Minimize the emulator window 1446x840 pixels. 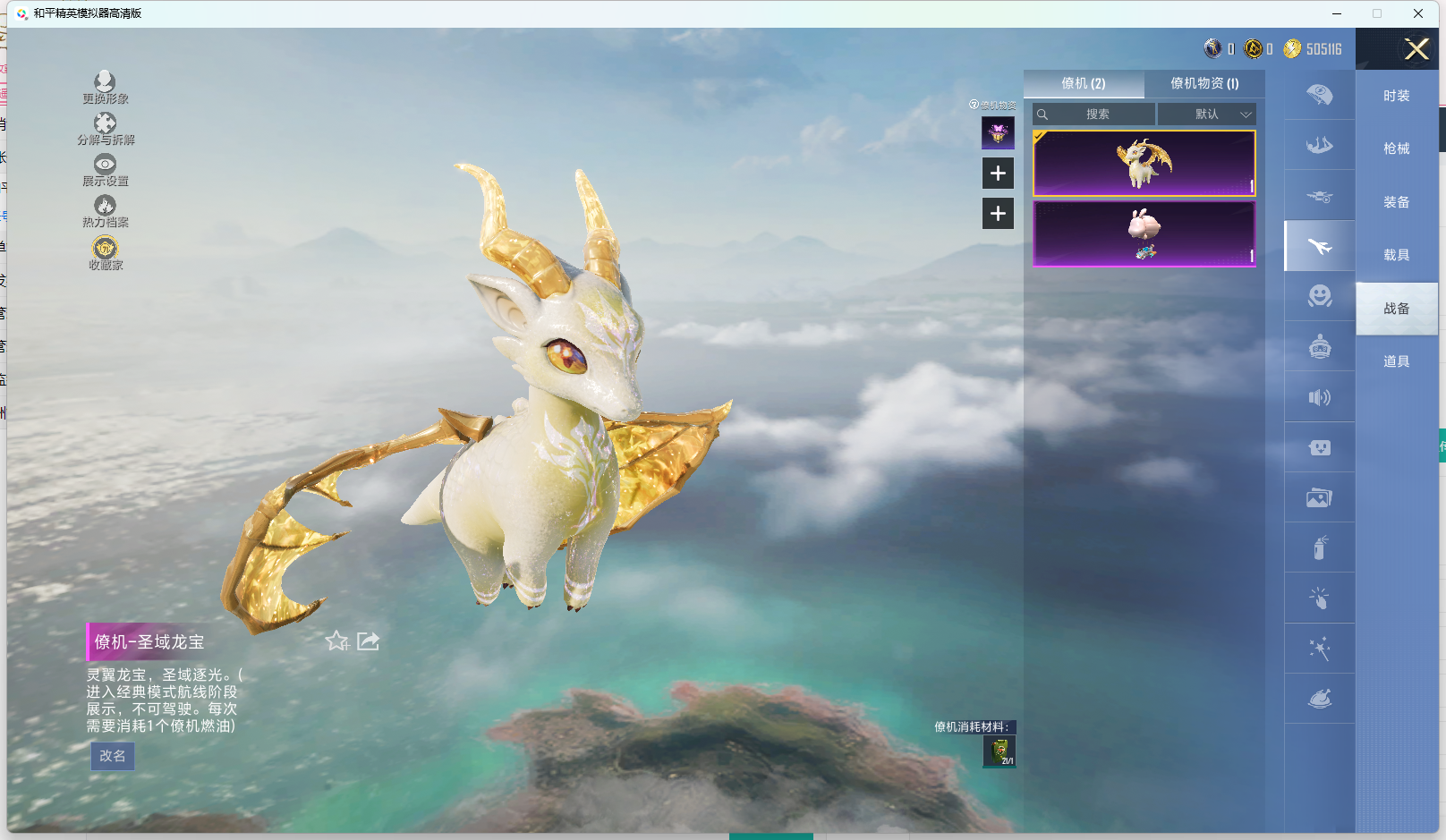coord(1337,13)
